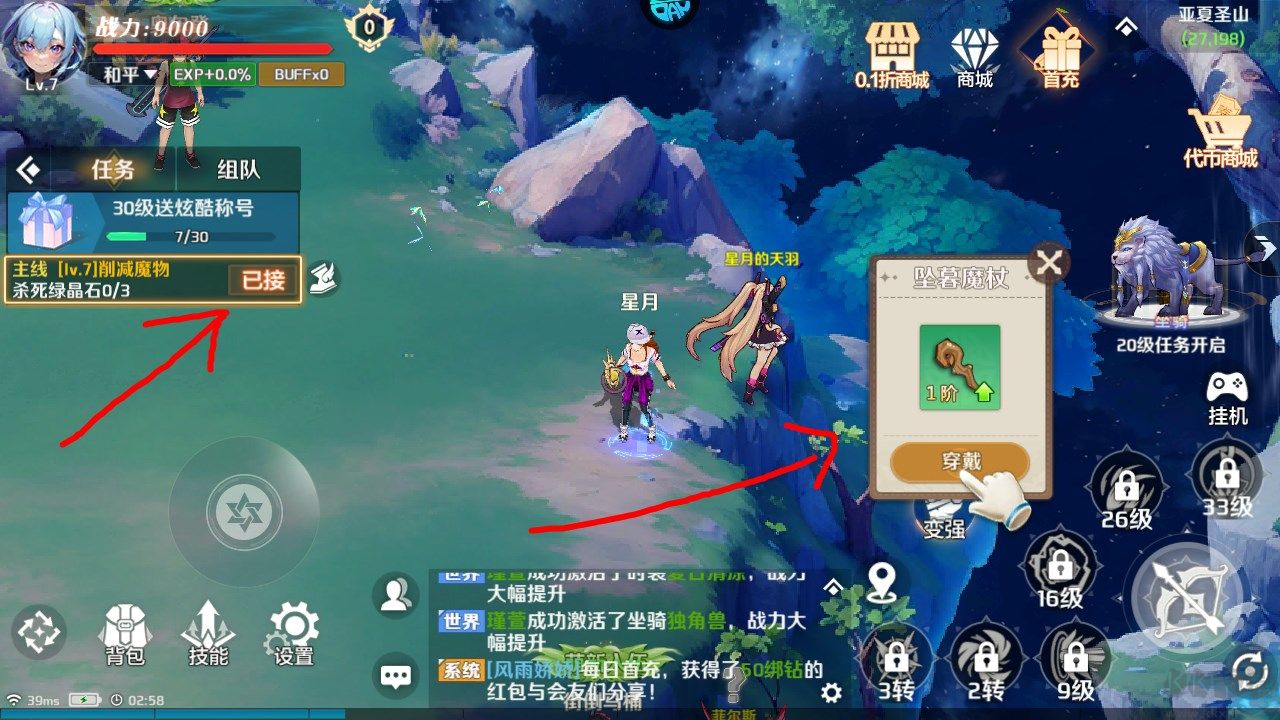Open the 代币商城 token shop cart

[x=1222, y=125]
